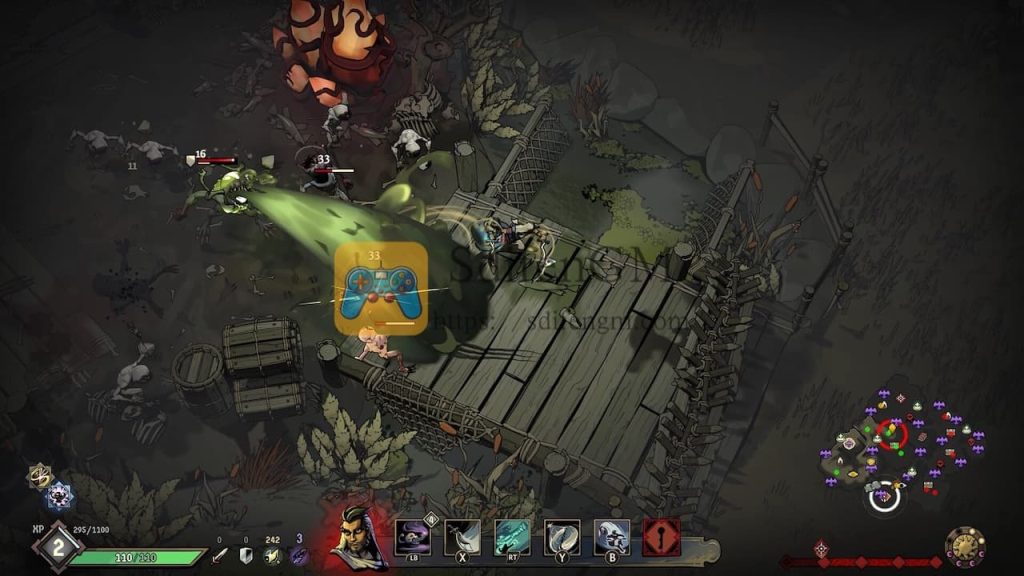This screenshot has height=576, width=1024.
Task: Click the red circled objective on minimap
Action: tap(892, 433)
